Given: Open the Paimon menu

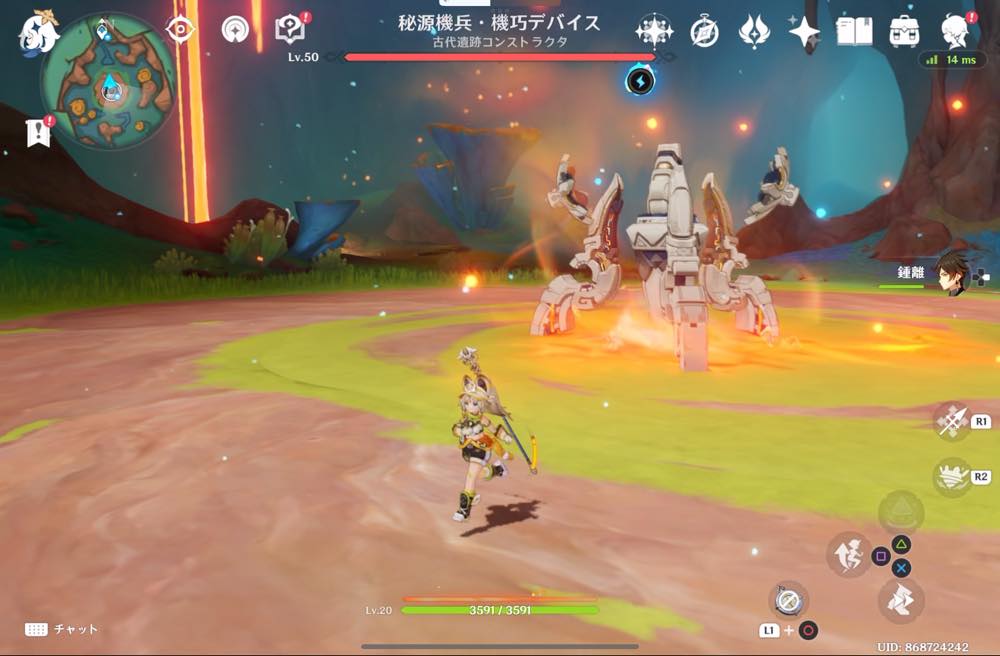Looking at the screenshot, I should (x=37, y=33).
